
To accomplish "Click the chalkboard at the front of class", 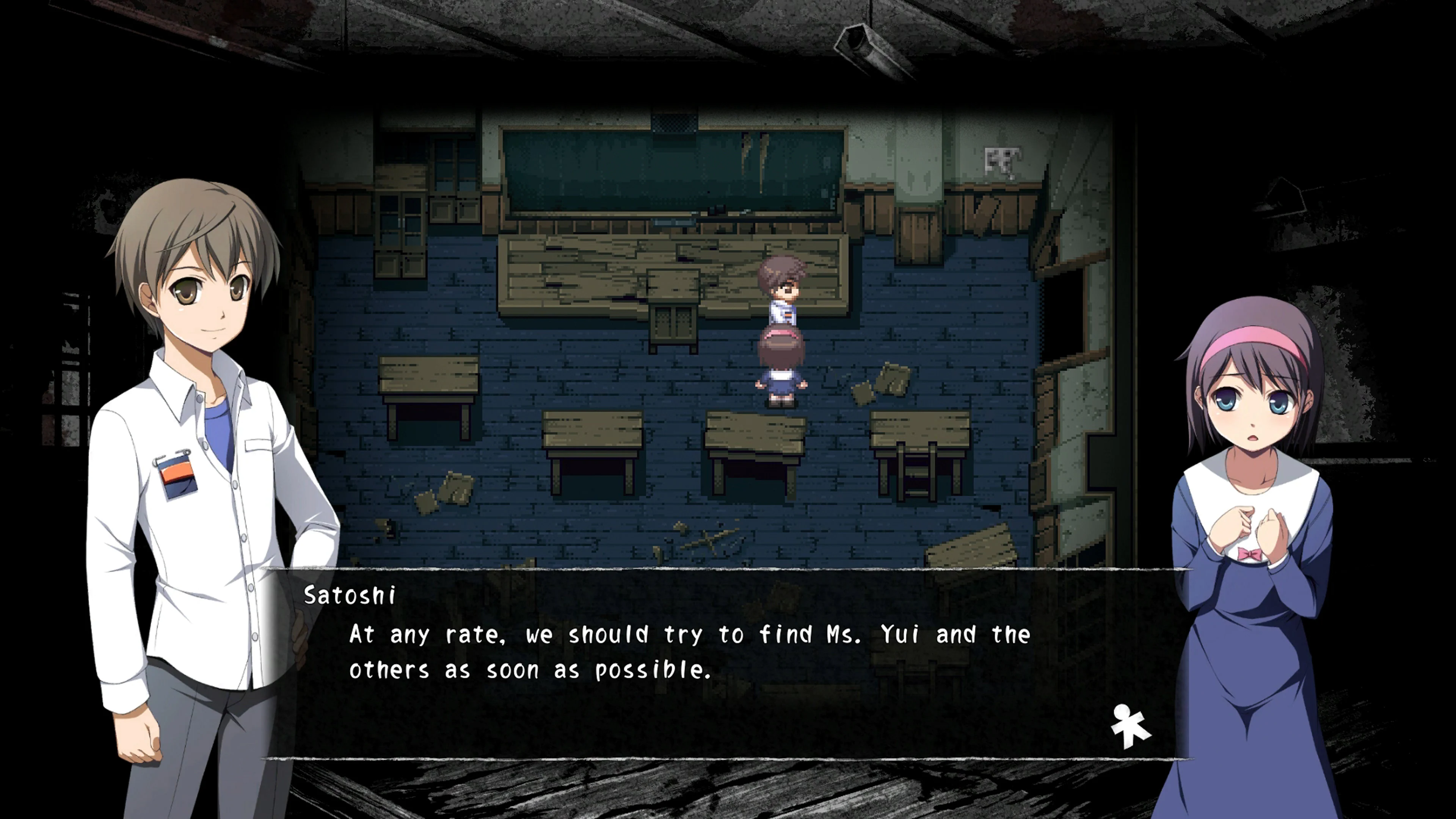I will click(667, 169).
